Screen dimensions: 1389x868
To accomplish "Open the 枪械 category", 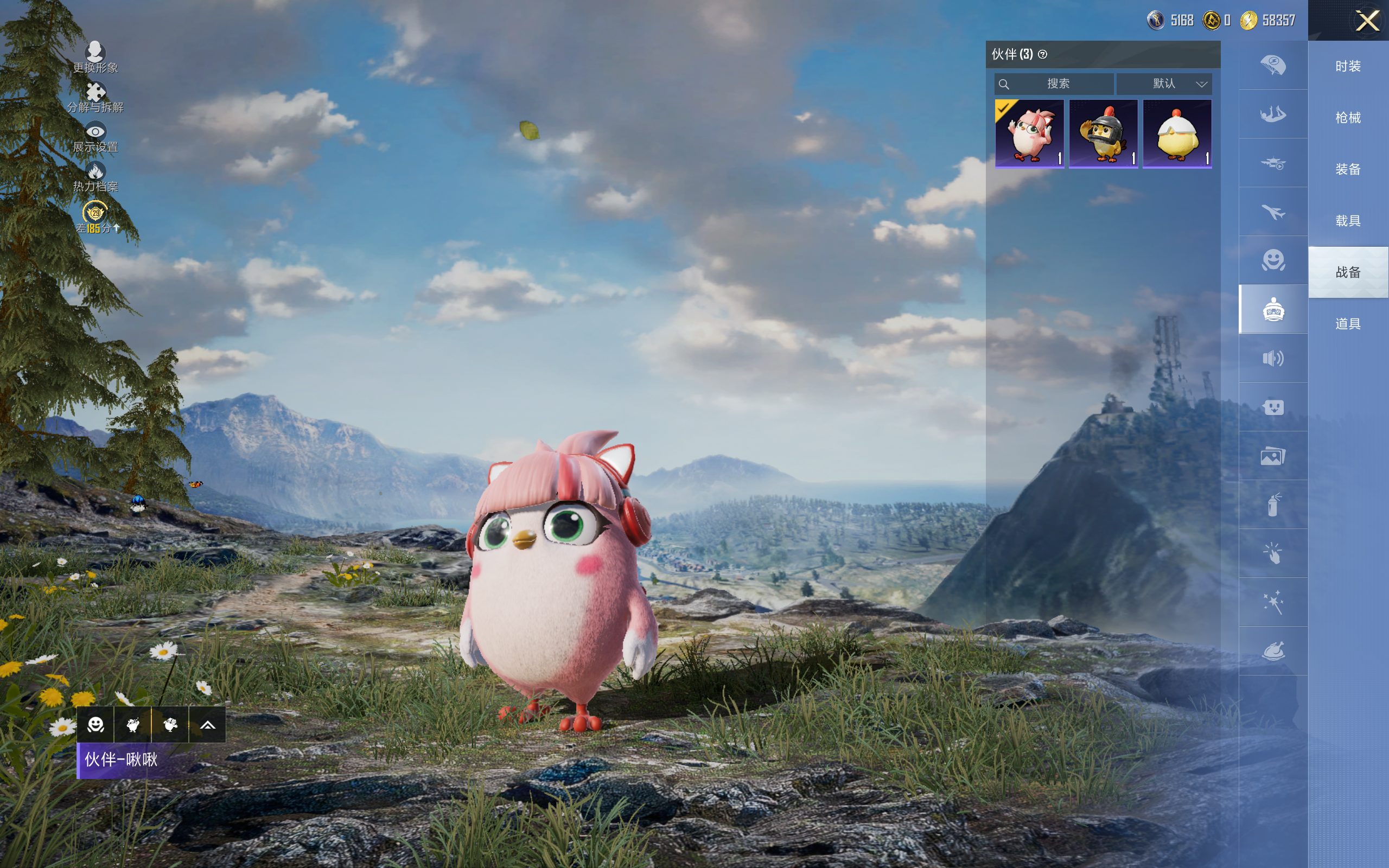I will (1348, 118).
